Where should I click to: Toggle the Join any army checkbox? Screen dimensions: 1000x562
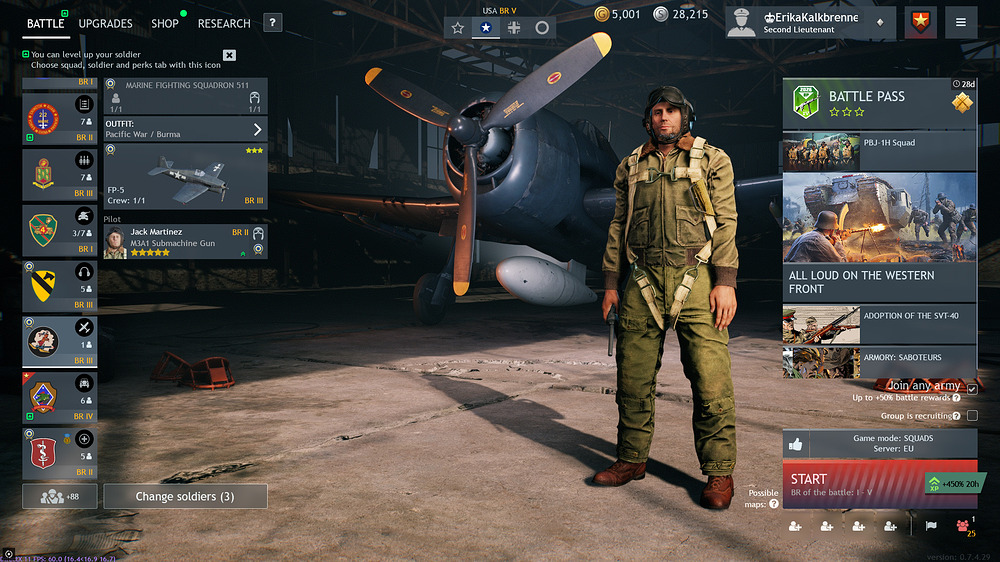coord(972,388)
